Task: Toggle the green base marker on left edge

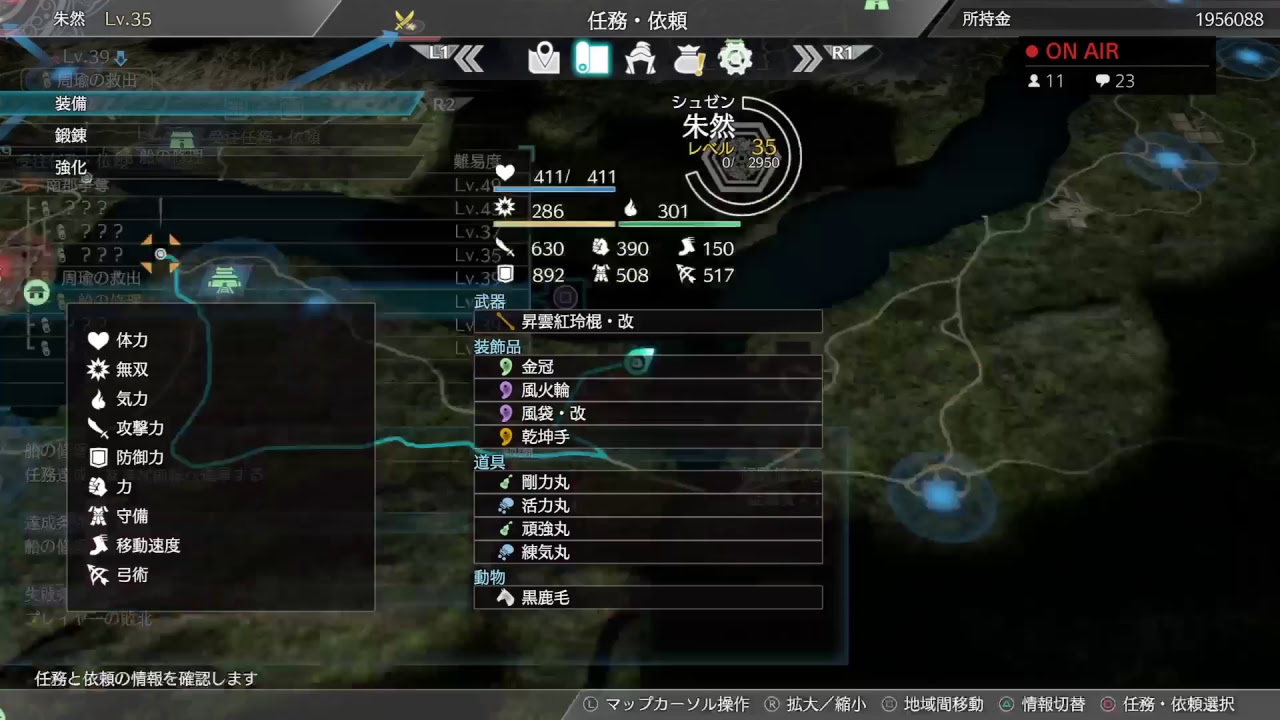Action: pyautogui.click(x=36, y=291)
